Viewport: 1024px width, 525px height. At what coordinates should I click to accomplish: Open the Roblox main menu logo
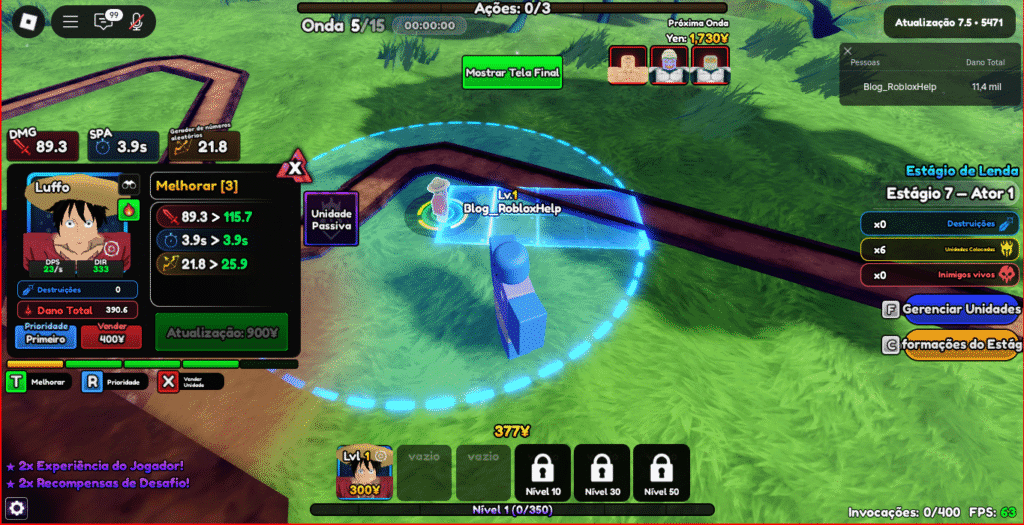29,22
